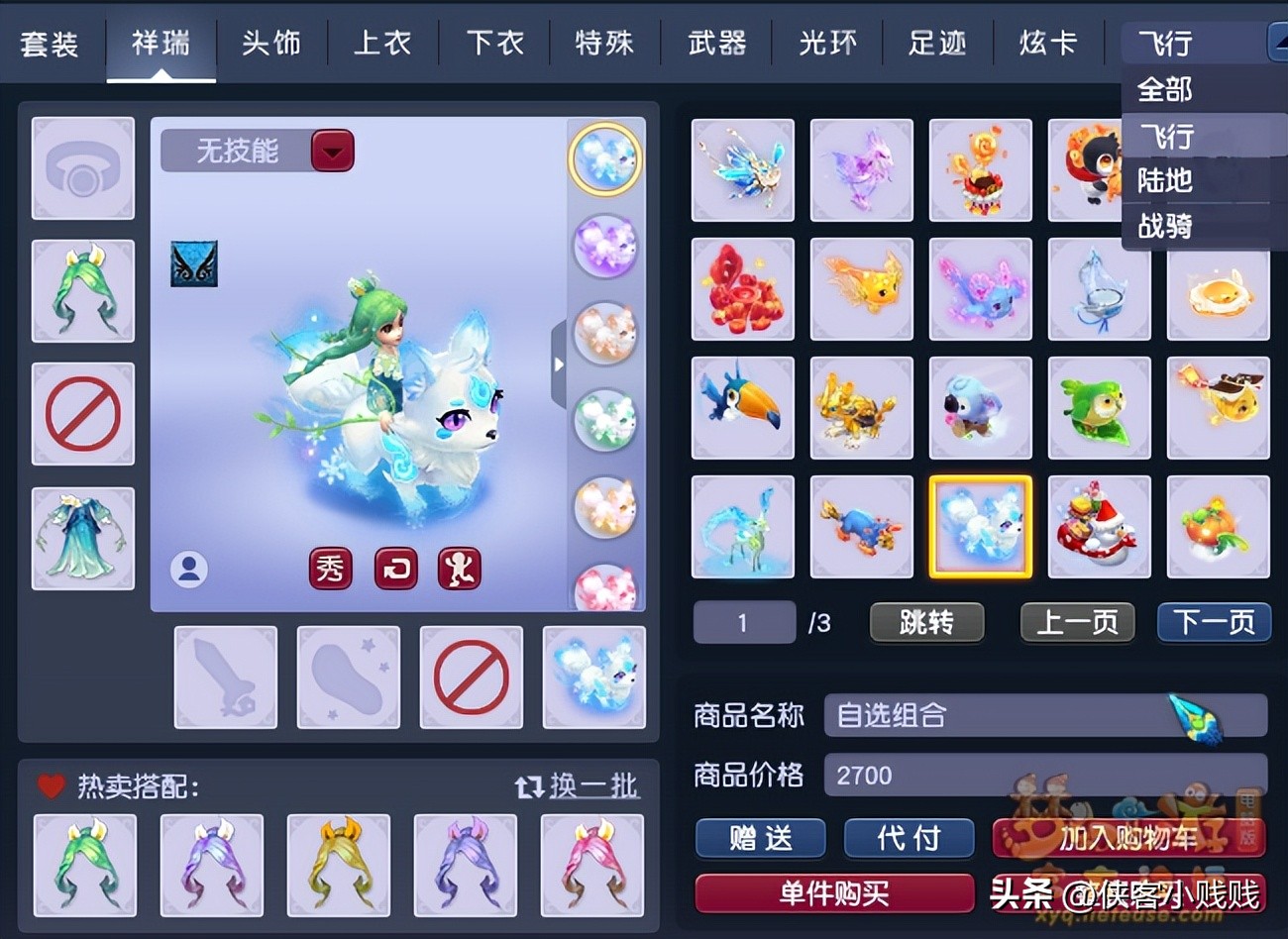This screenshot has width=1288, height=939.
Task: Click the rotate character icon below the model
Action: [394, 570]
